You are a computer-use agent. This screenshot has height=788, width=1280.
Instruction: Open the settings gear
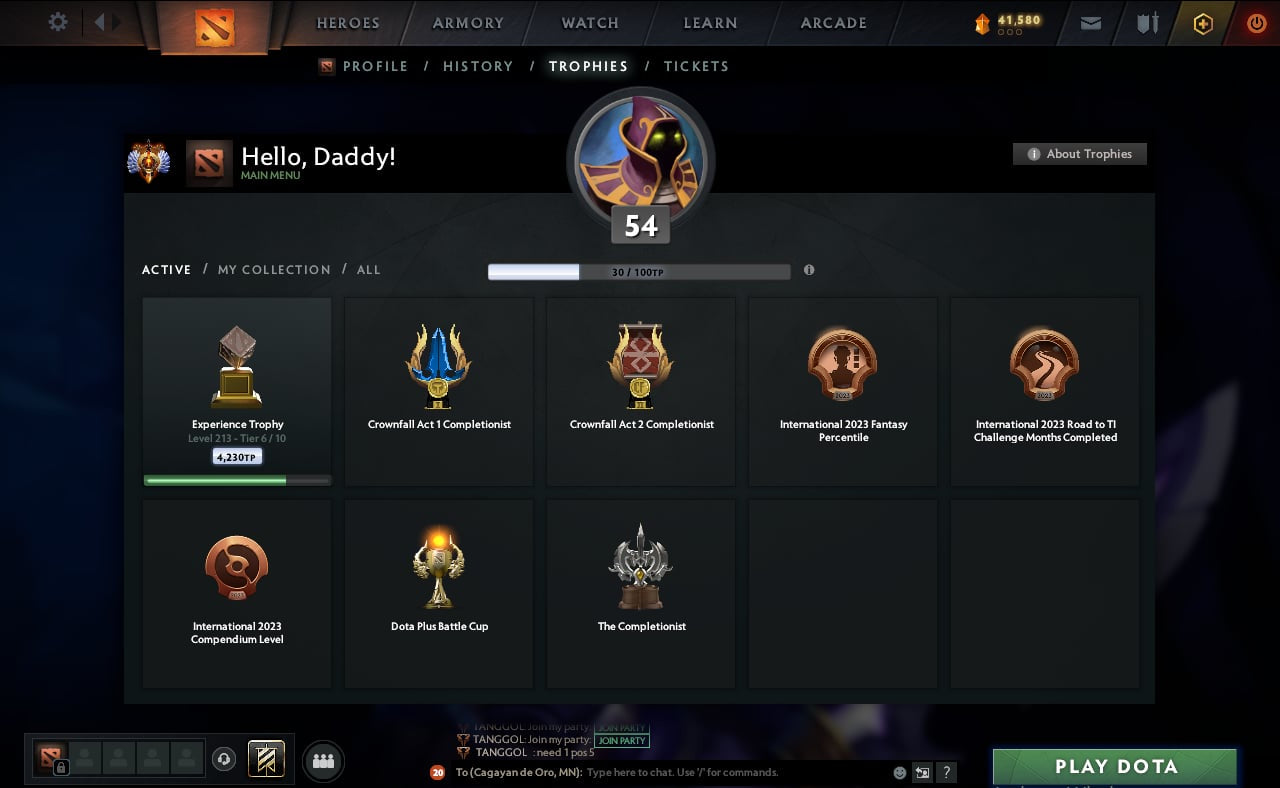click(57, 22)
